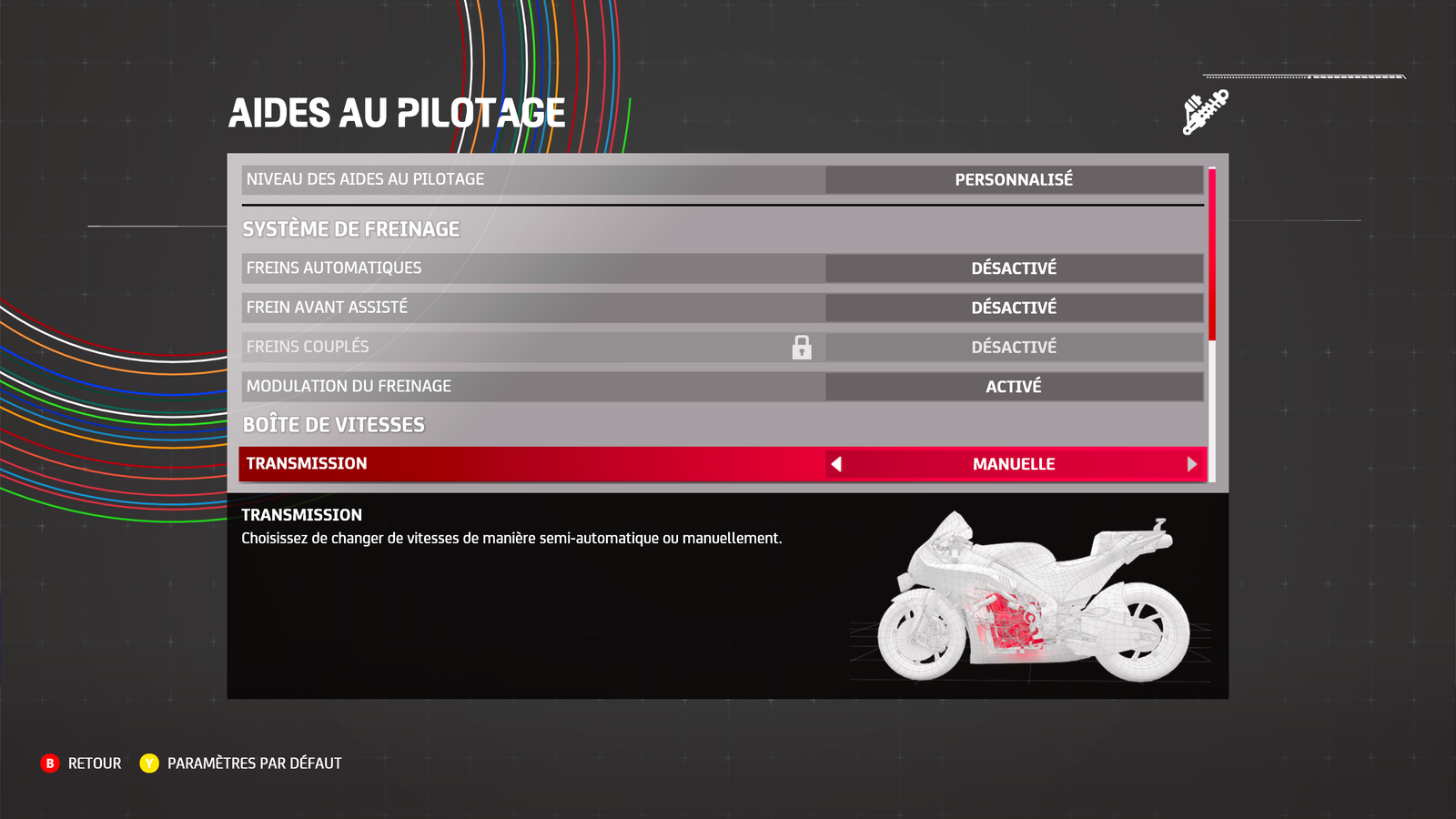1456x819 pixels.
Task: Select the Modulation du freinage row
Action: [x=723, y=386]
